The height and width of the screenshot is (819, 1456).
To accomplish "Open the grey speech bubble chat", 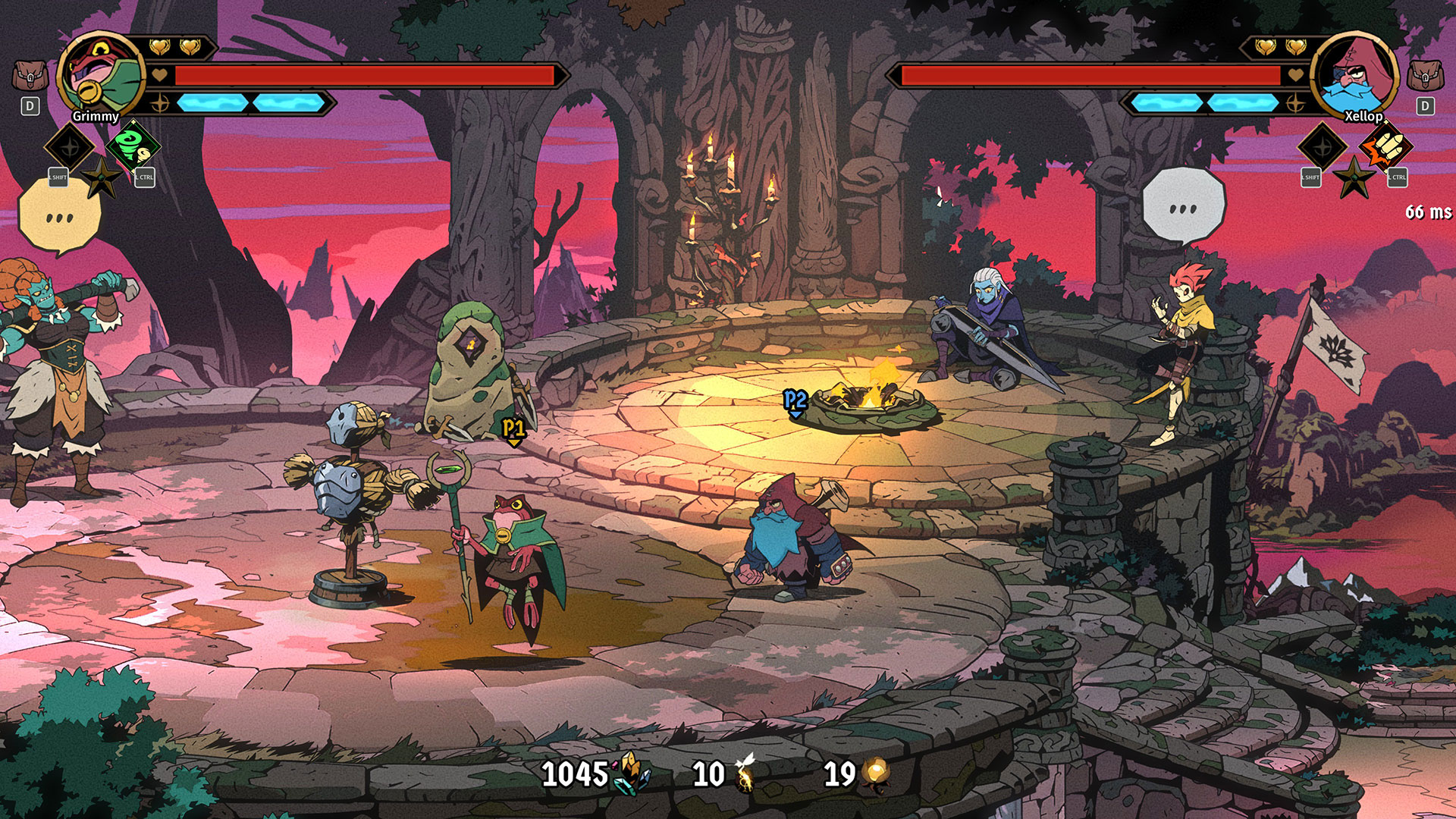I will pyautogui.click(x=1183, y=206).
